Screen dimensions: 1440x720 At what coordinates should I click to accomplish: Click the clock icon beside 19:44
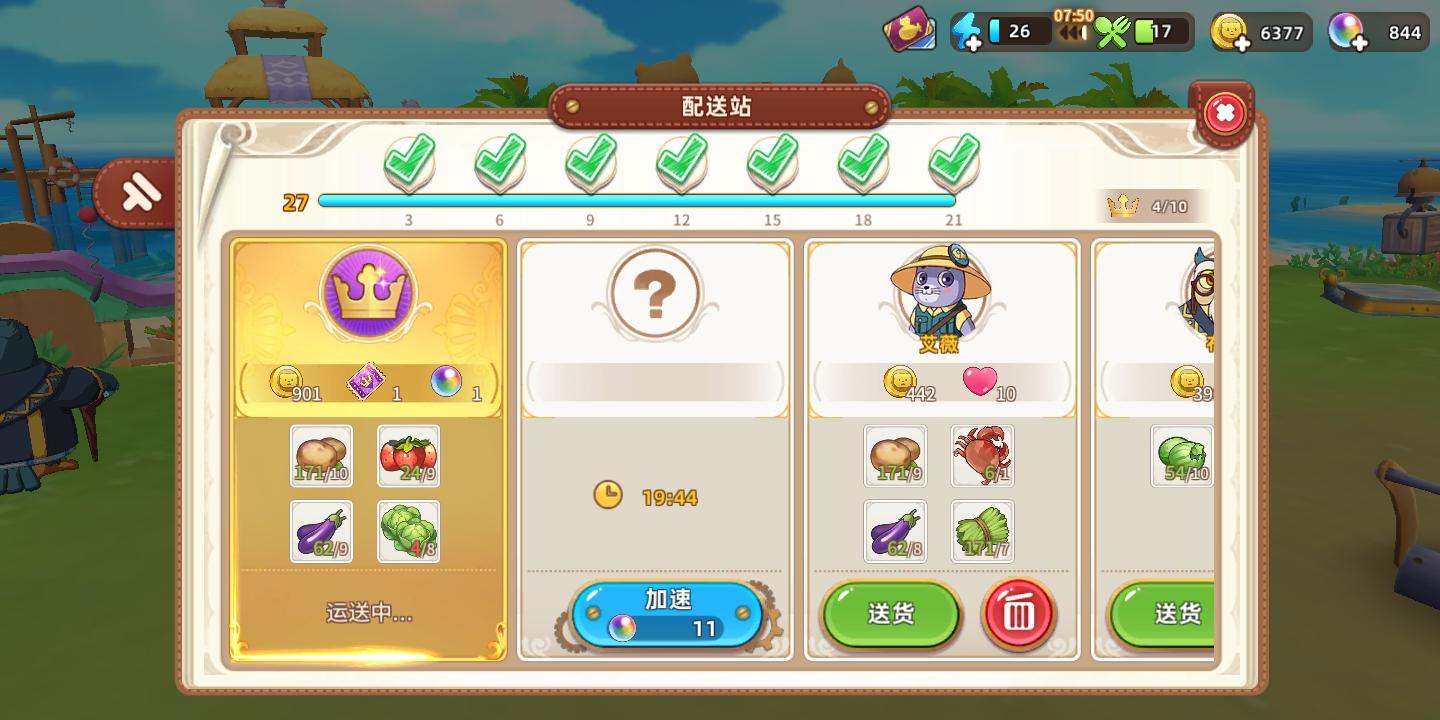click(610, 495)
